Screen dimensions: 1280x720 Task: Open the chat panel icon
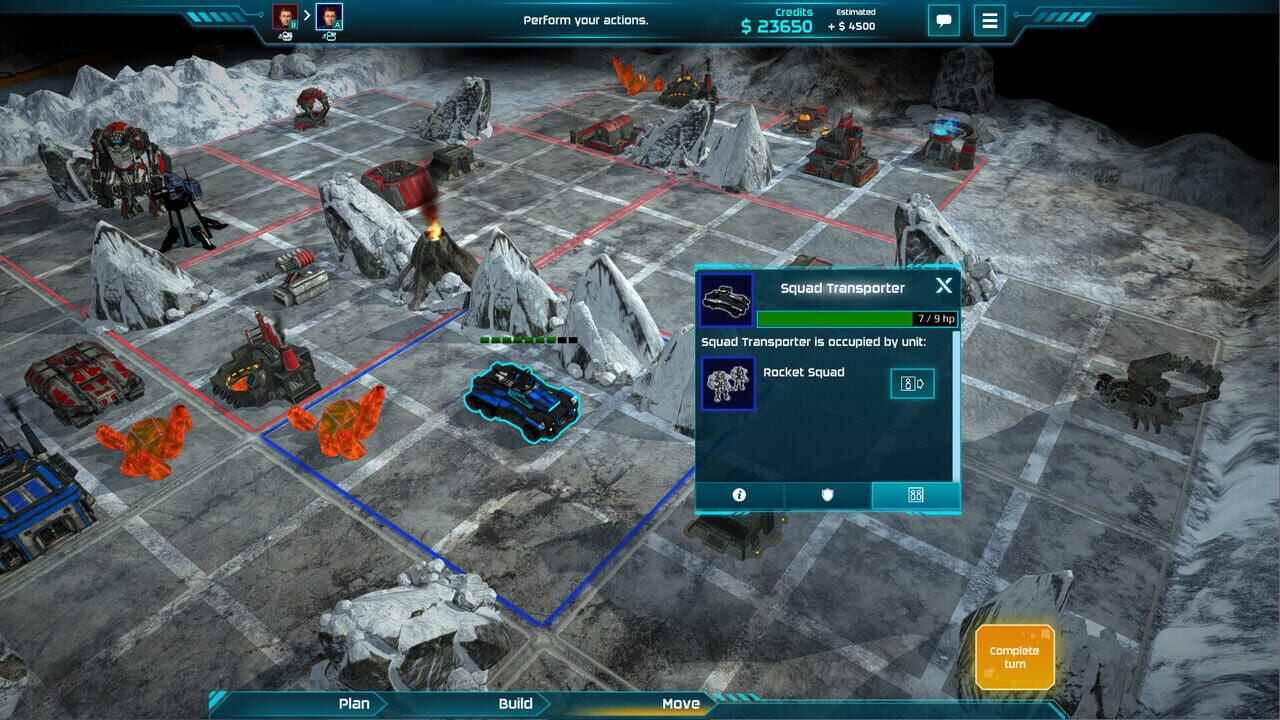(x=943, y=21)
